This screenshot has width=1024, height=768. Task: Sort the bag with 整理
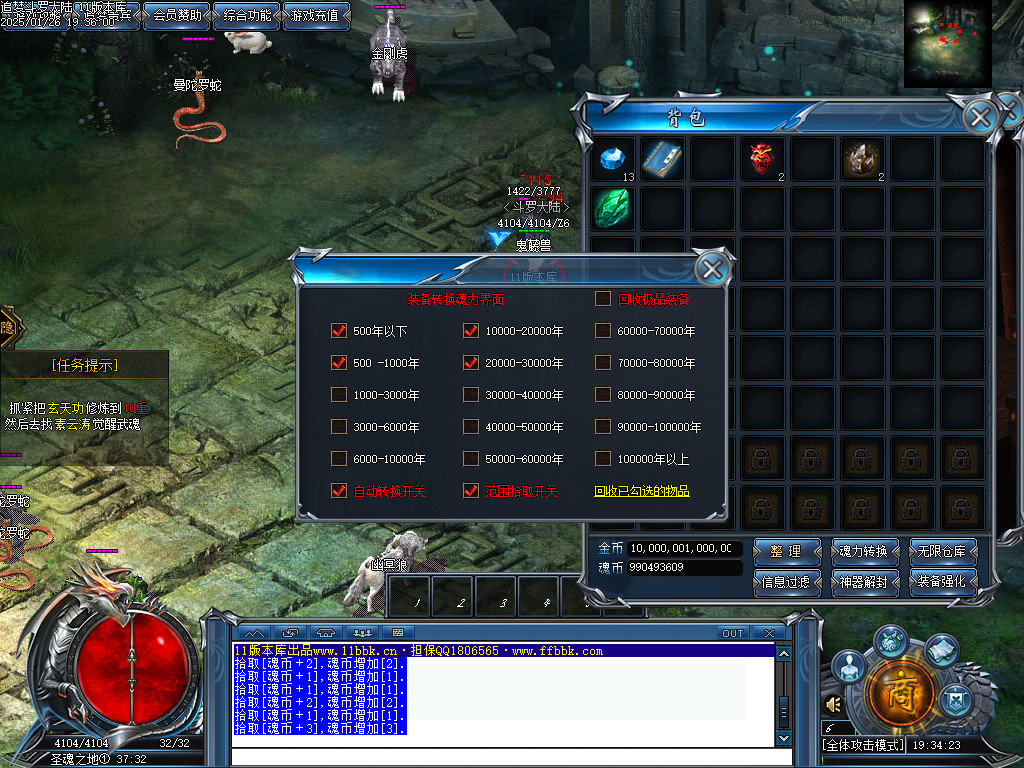[785, 551]
